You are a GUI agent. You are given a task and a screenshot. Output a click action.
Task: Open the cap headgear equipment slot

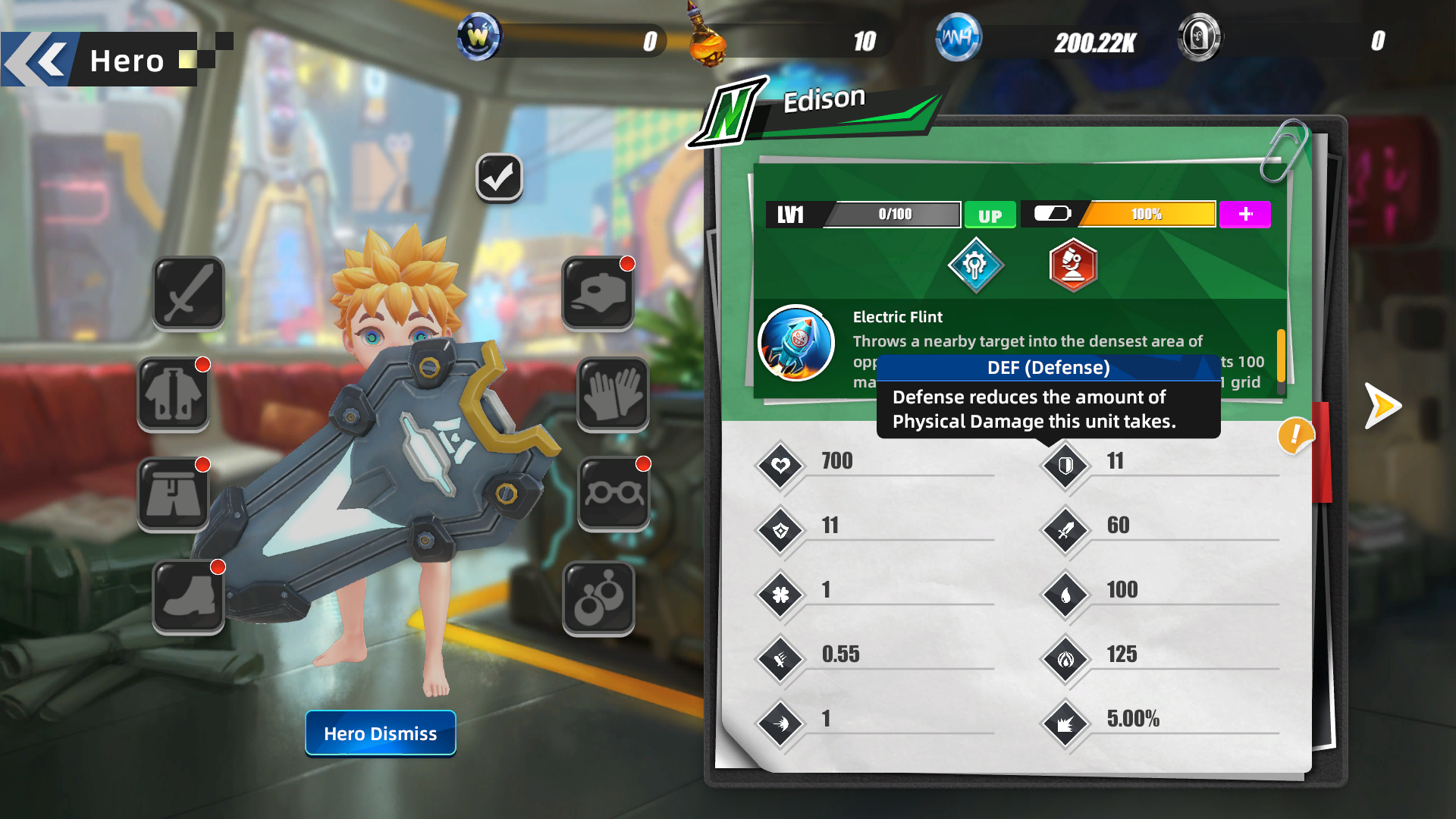[598, 293]
